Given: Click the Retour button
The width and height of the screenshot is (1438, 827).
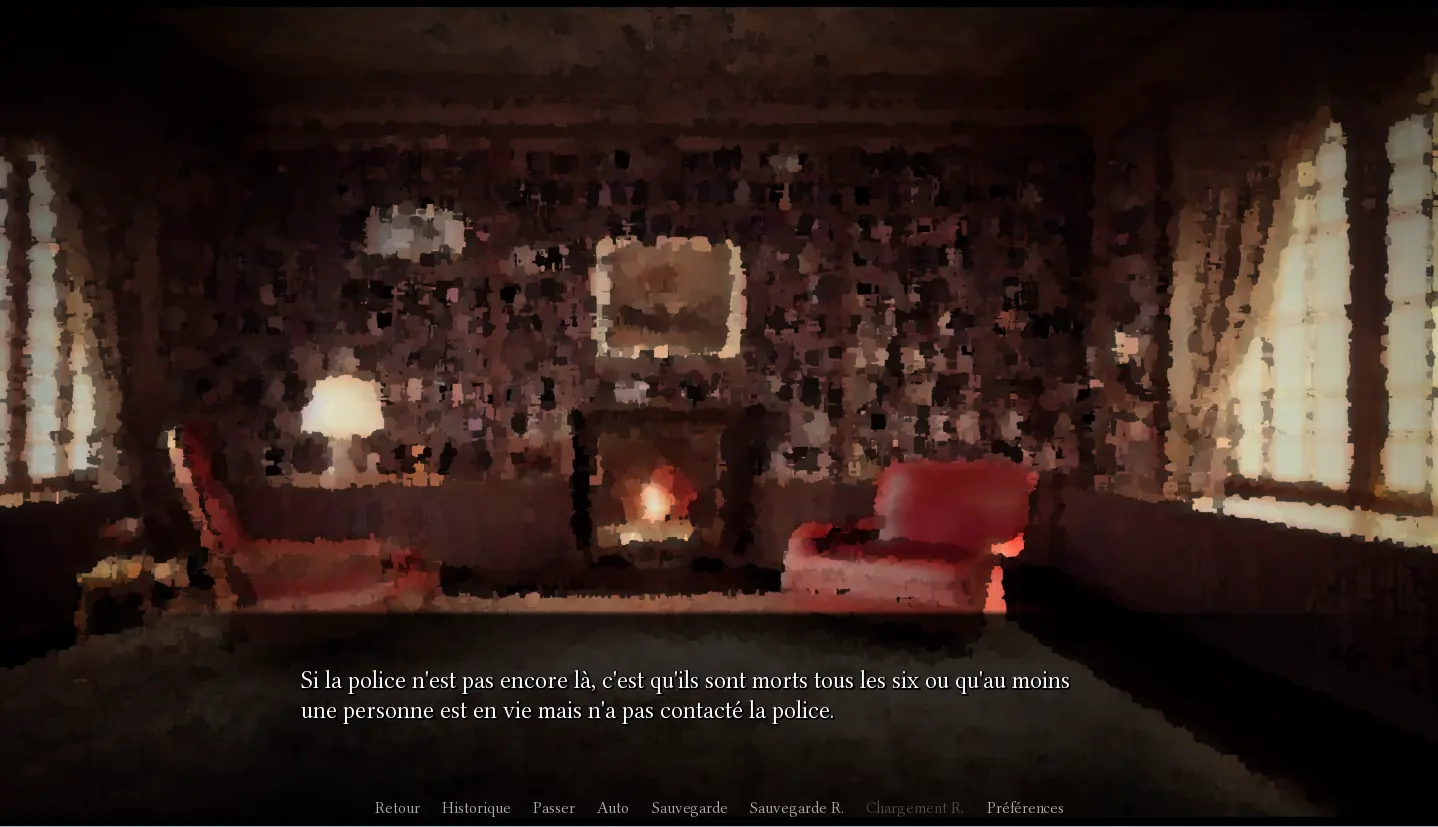Looking at the screenshot, I should [x=397, y=808].
